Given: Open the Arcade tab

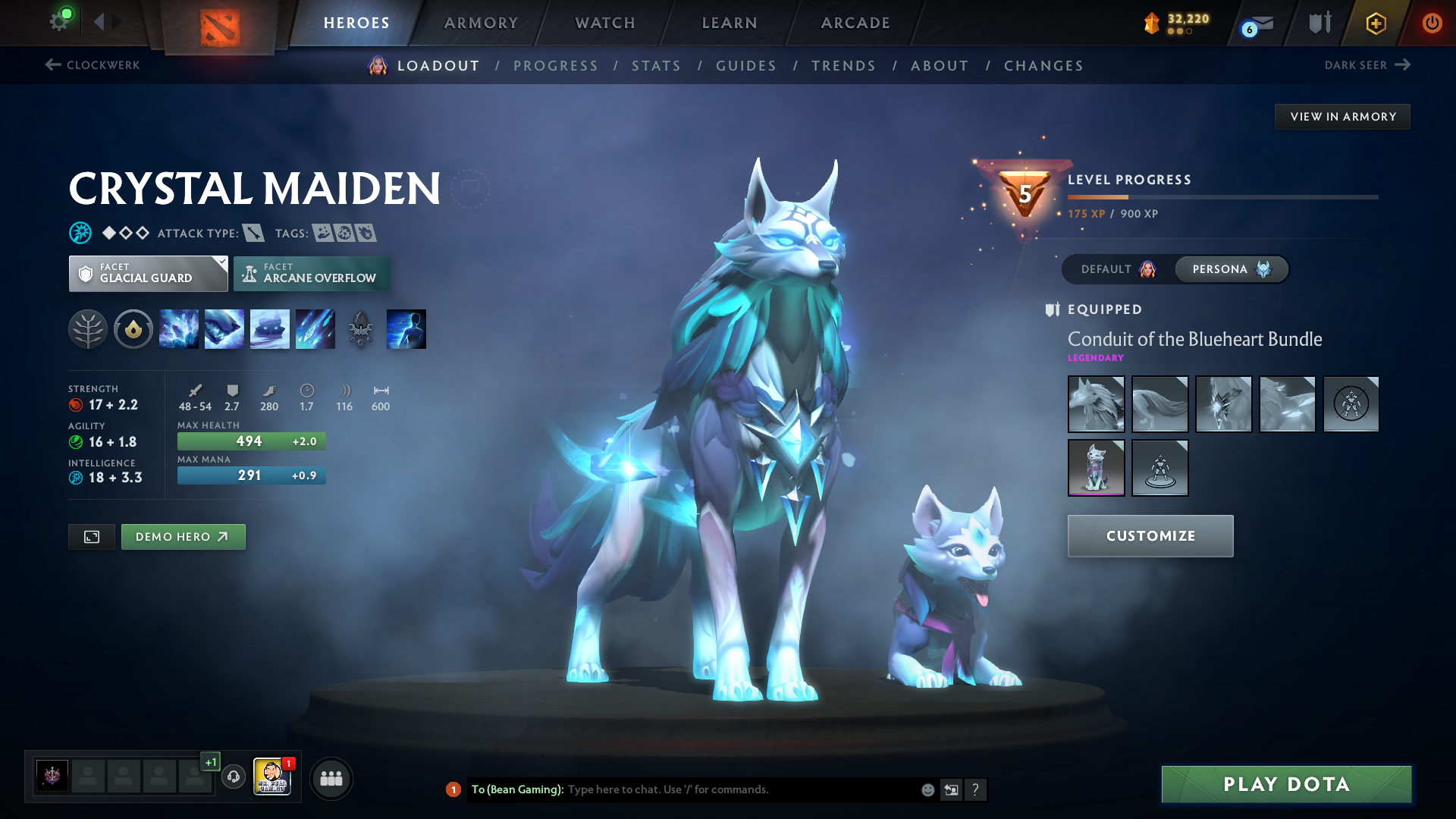Looking at the screenshot, I should pyautogui.click(x=855, y=23).
